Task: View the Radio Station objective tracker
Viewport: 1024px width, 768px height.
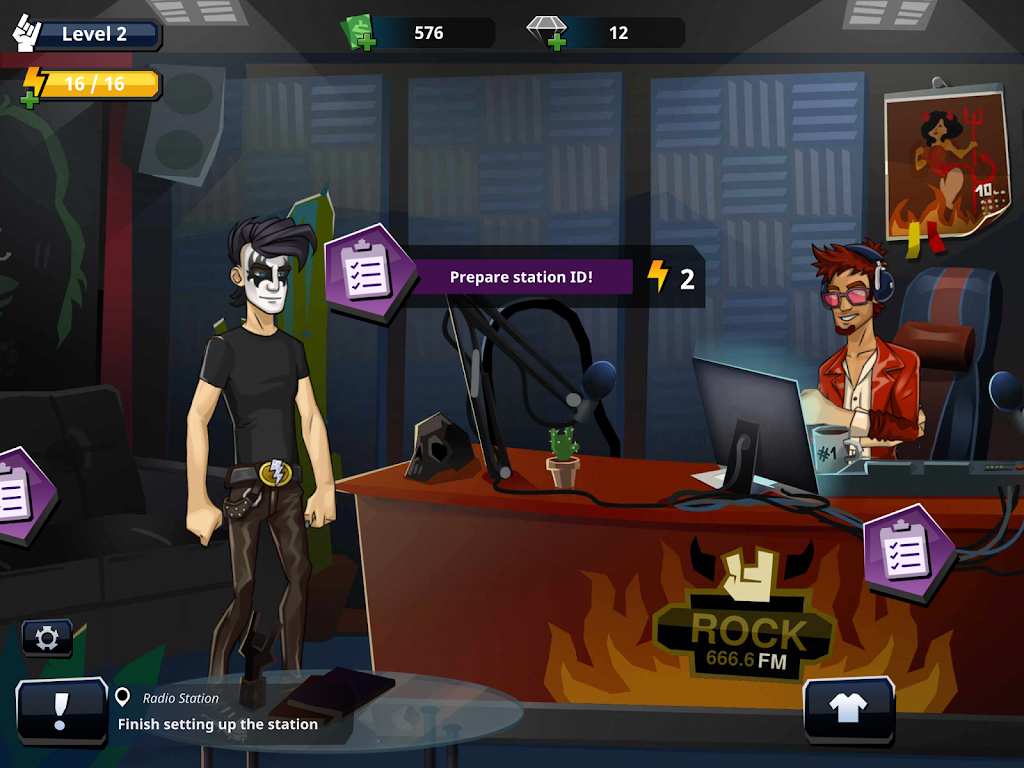Action: coord(218,712)
